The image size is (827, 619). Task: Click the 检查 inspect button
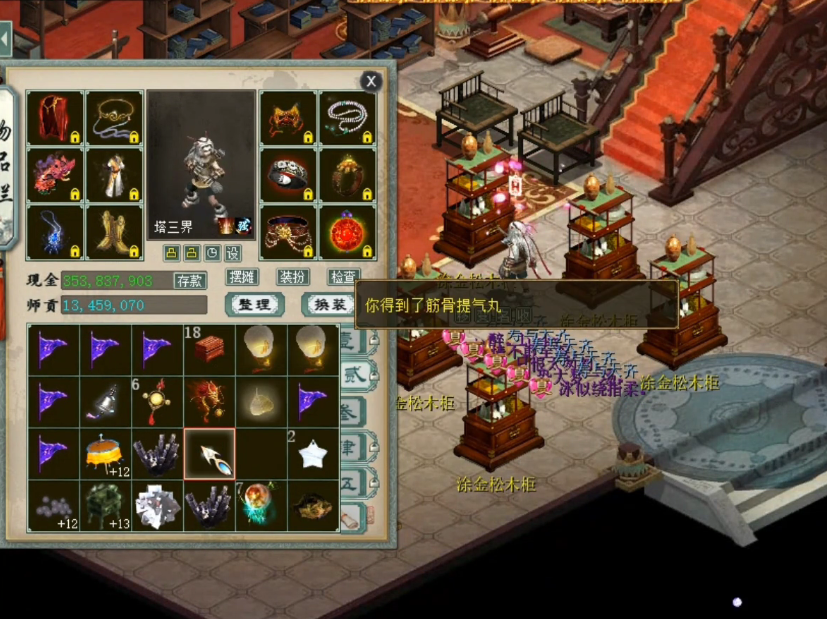click(x=343, y=277)
